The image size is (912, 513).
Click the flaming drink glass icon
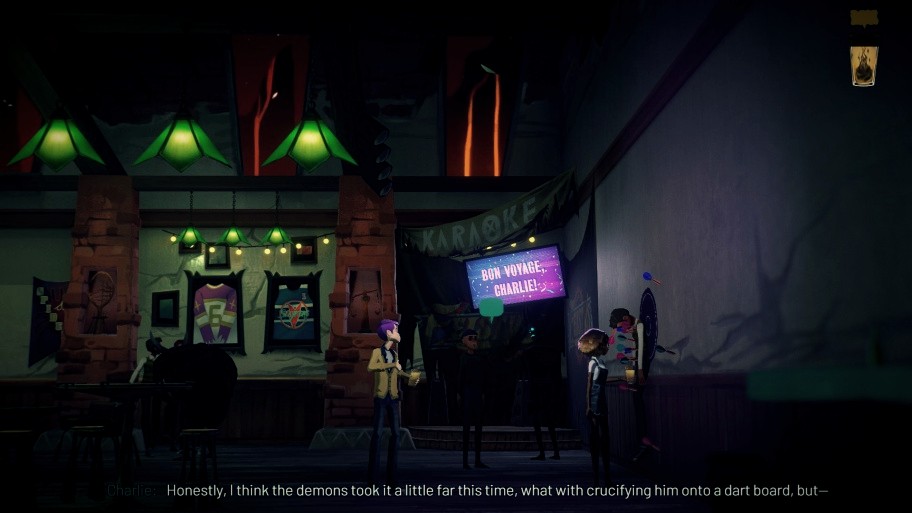(864, 66)
